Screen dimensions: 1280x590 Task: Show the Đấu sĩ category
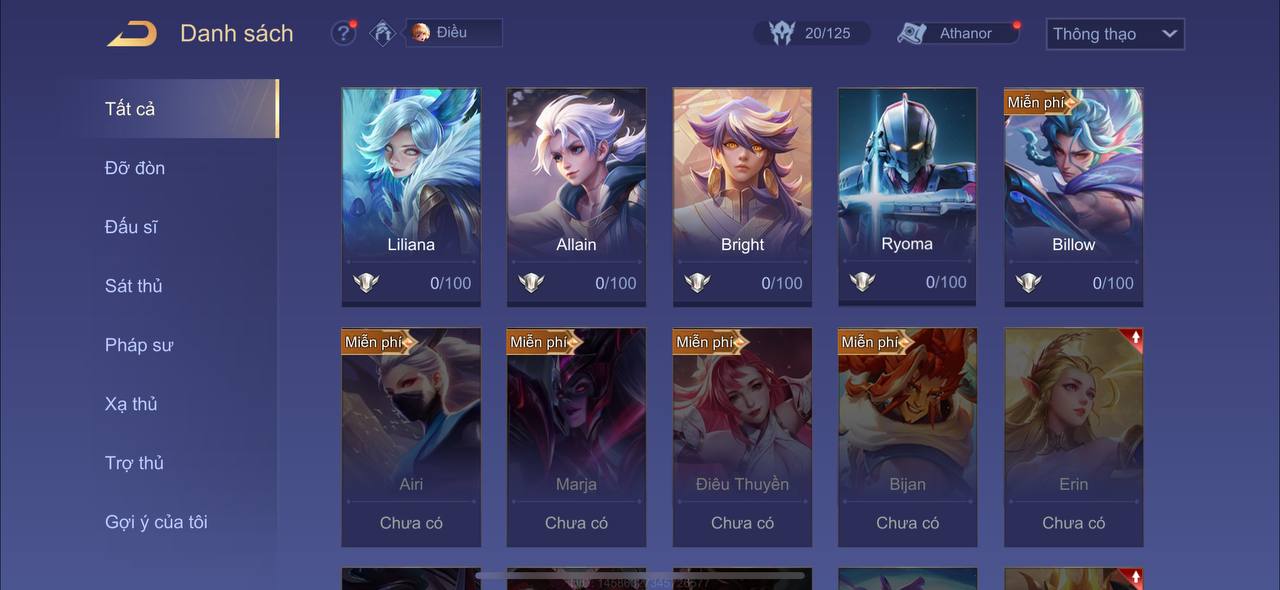click(x=131, y=227)
